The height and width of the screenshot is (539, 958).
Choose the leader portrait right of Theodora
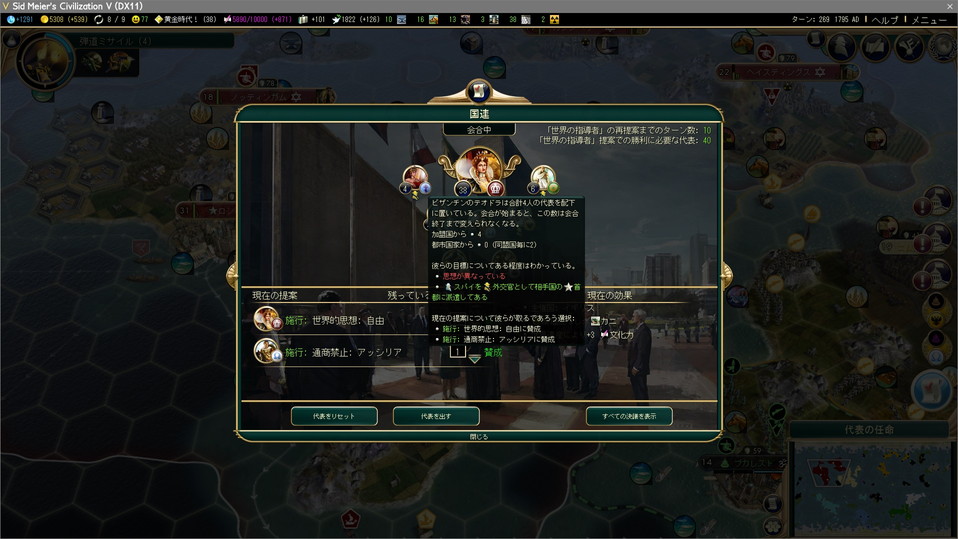click(543, 180)
